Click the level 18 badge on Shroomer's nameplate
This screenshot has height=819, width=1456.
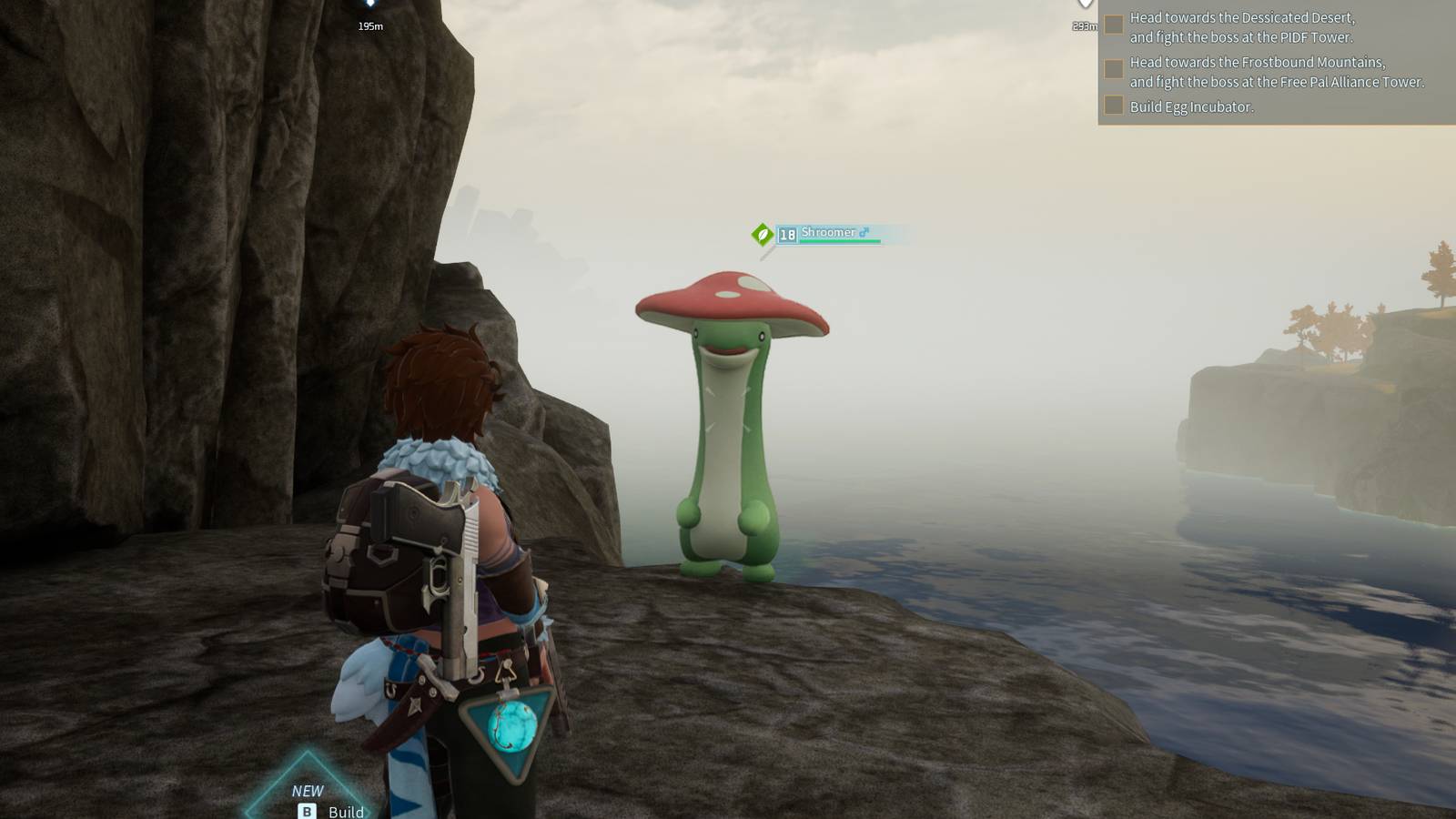point(788,233)
